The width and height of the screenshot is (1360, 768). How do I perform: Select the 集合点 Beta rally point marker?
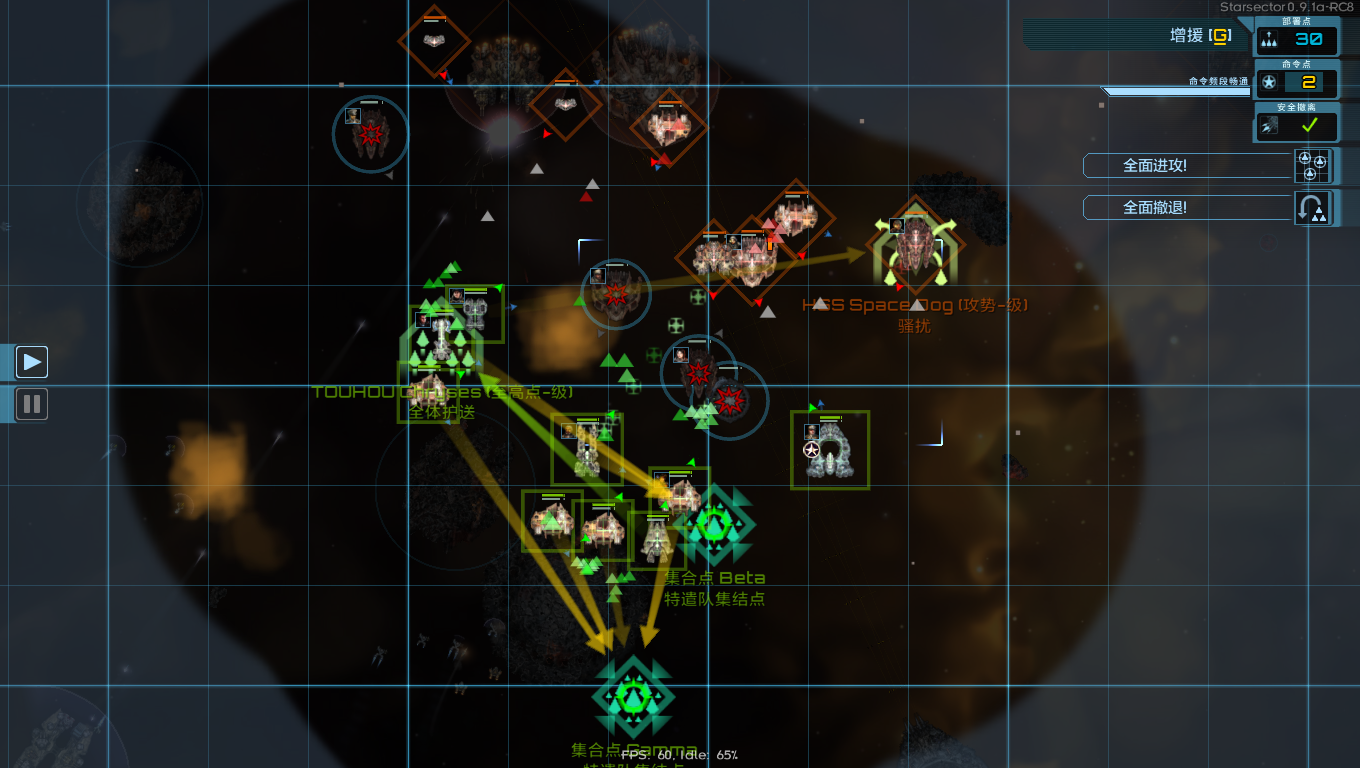coord(715,525)
